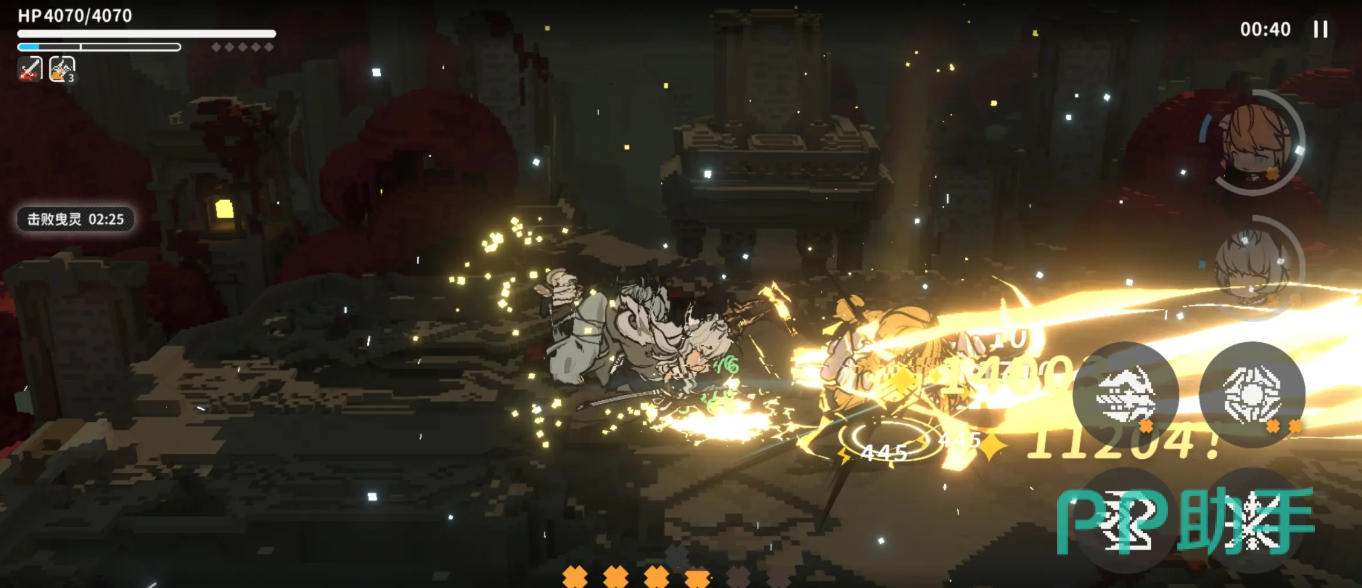Image resolution: width=1362 pixels, height=588 pixels.
Task: Activate the skill button with one orange pip
Action: (1125, 395)
